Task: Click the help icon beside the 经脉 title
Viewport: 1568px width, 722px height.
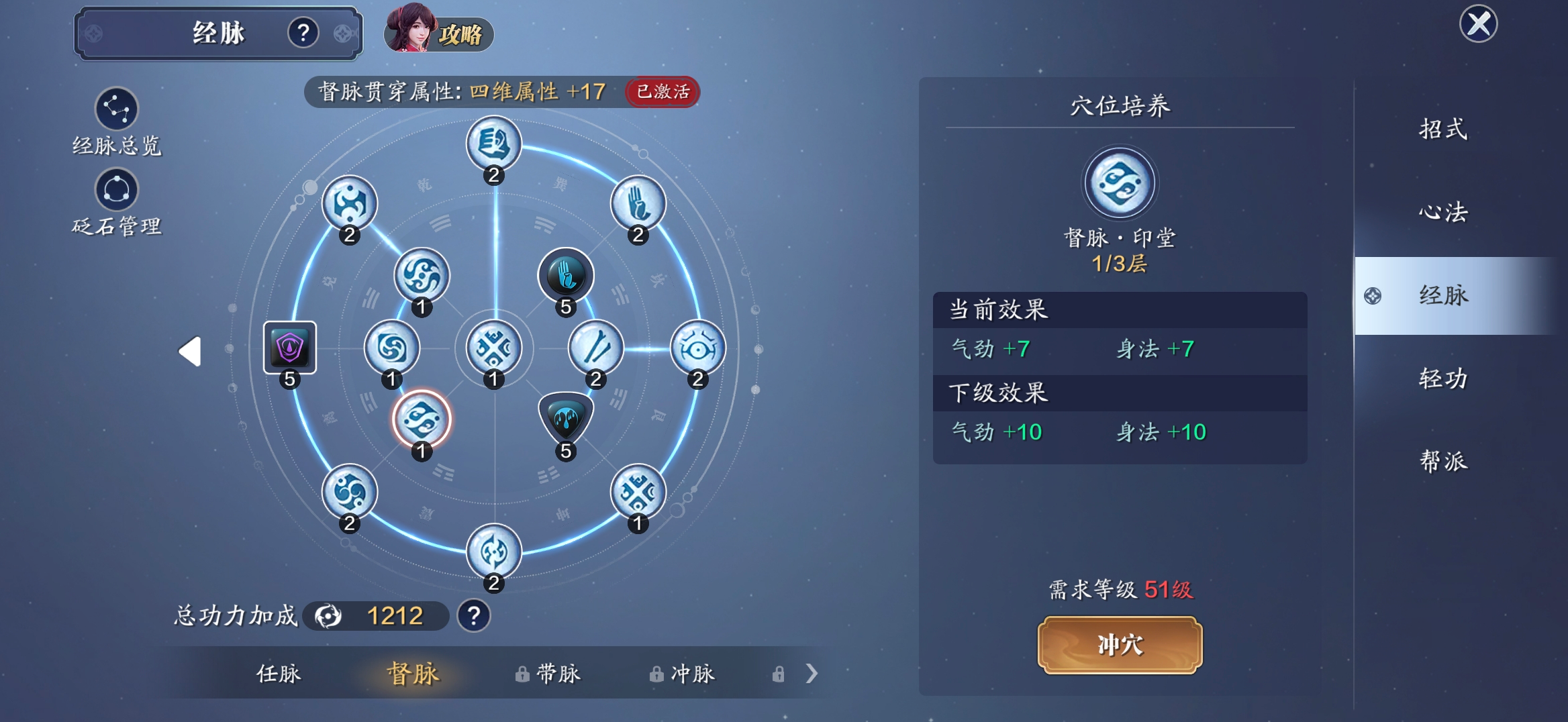Action: [x=303, y=32]
